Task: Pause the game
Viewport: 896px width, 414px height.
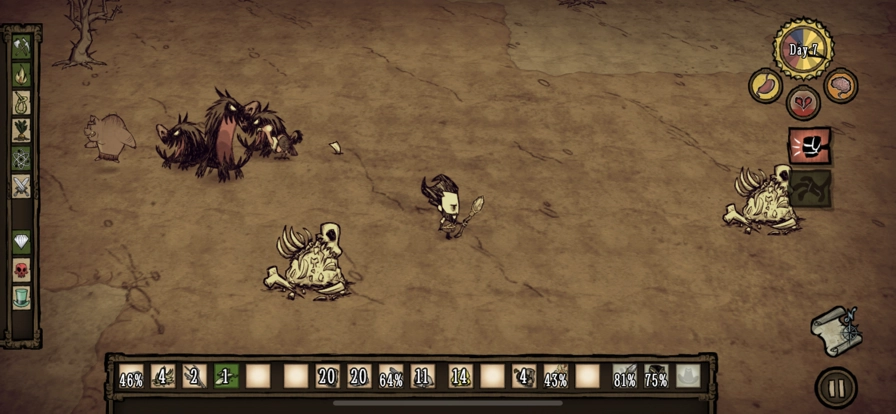Action: click(836, 388)
